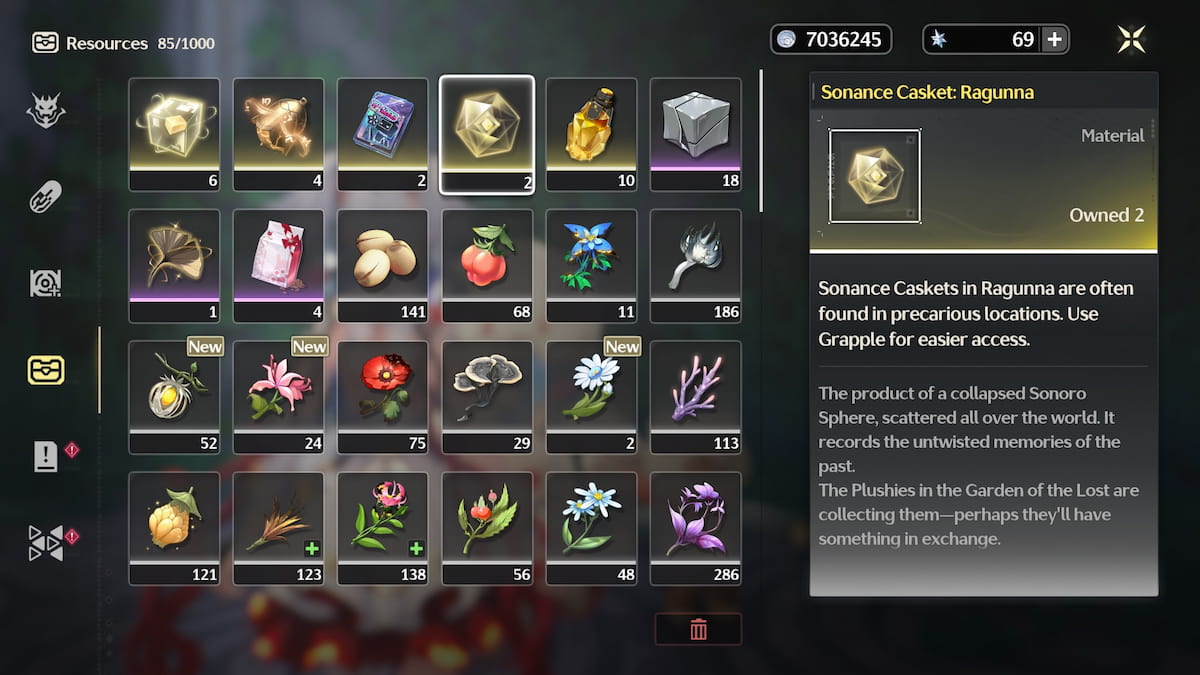Select the yellow potion bottle with 10
1200x675 pixels.
click(x=591, y=134)
